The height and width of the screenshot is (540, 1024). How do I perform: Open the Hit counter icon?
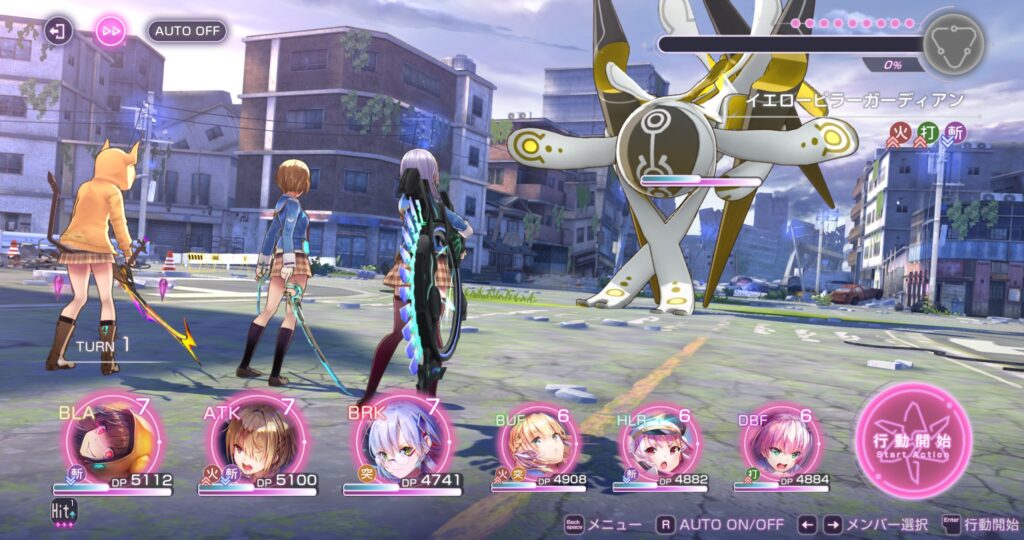[63, 513]
